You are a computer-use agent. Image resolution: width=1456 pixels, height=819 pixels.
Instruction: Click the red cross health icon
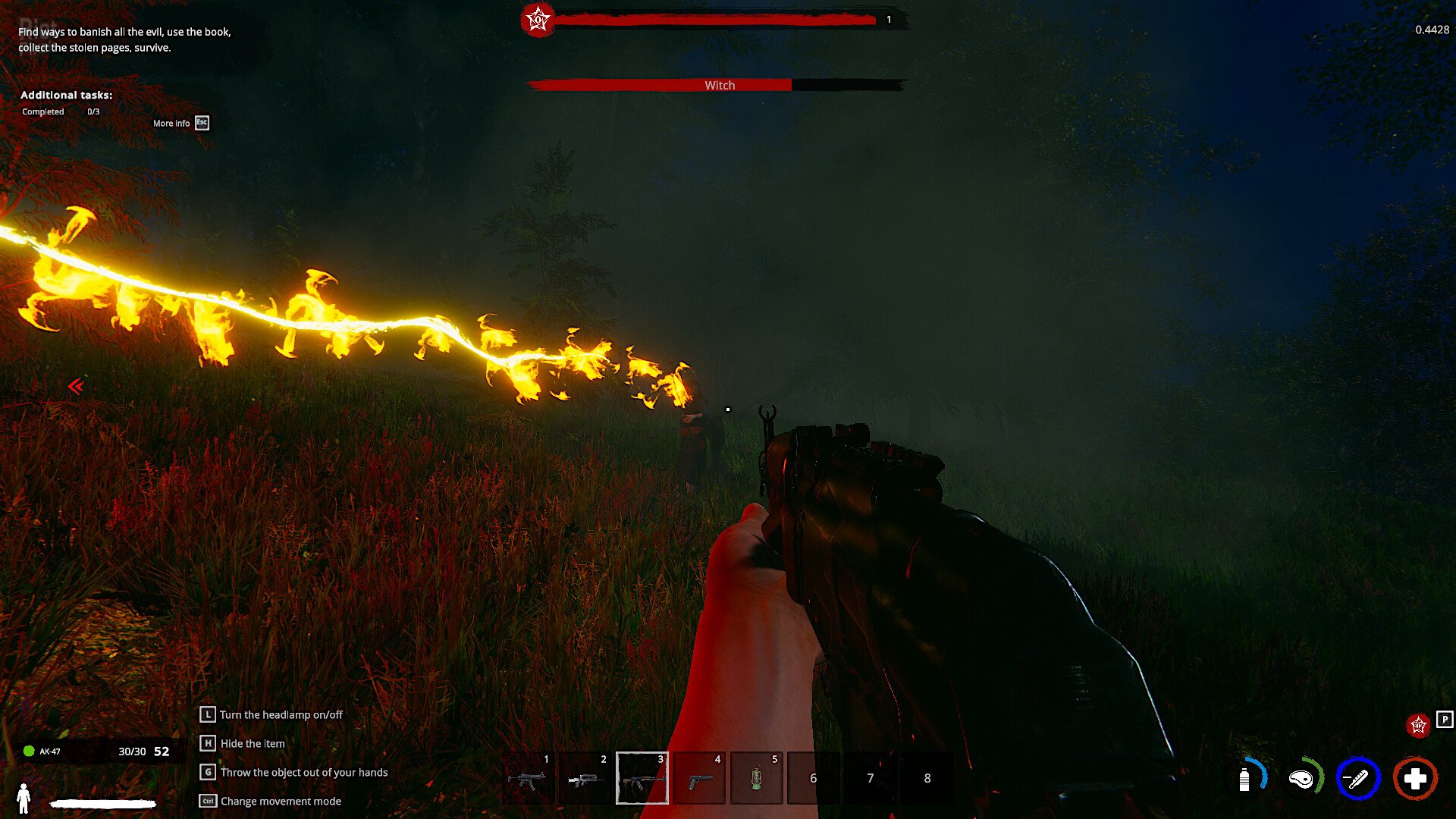tap(1415, 778)
